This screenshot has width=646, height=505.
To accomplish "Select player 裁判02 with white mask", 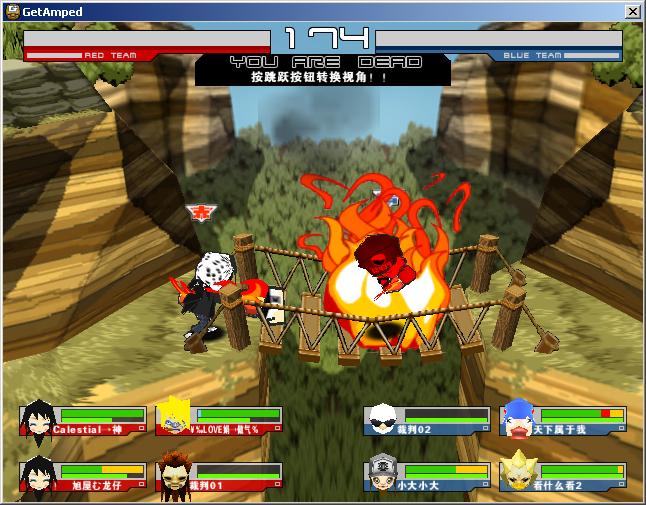I will 382,419.
